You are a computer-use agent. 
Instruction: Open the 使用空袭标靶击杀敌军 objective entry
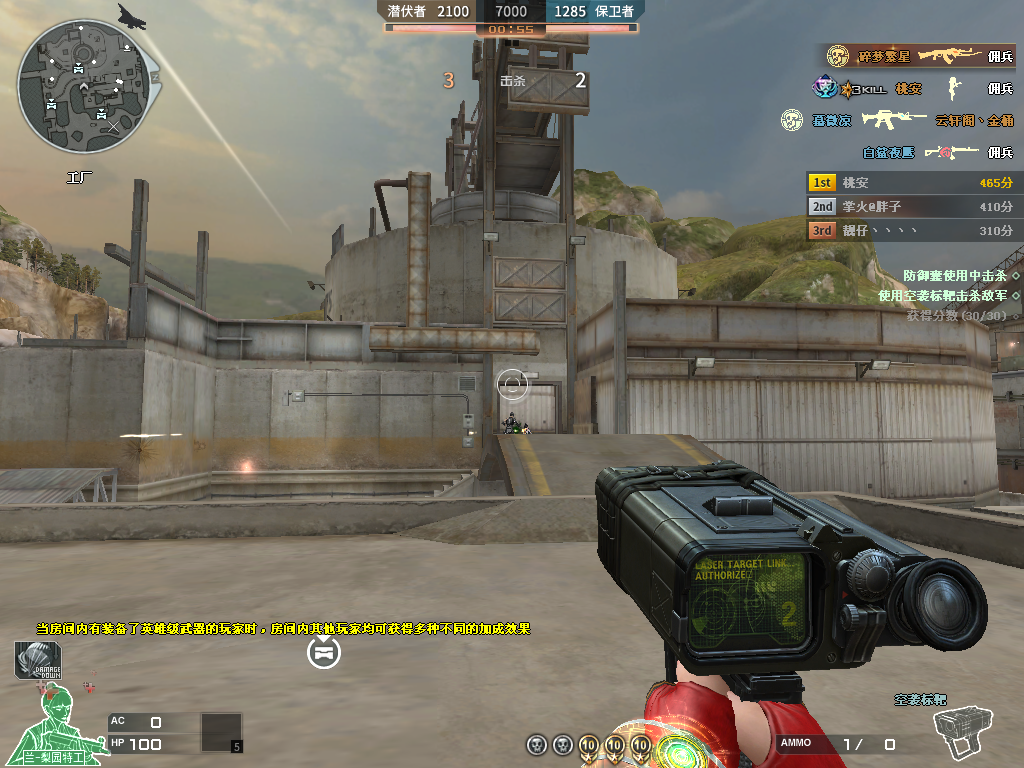[942, 295]
